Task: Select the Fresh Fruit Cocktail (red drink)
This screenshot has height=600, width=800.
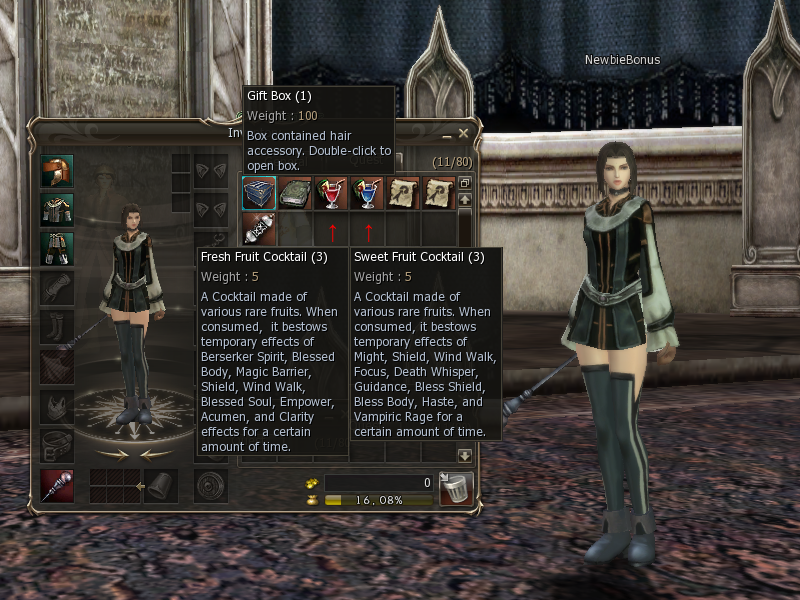Action: (x=331, y=193)
